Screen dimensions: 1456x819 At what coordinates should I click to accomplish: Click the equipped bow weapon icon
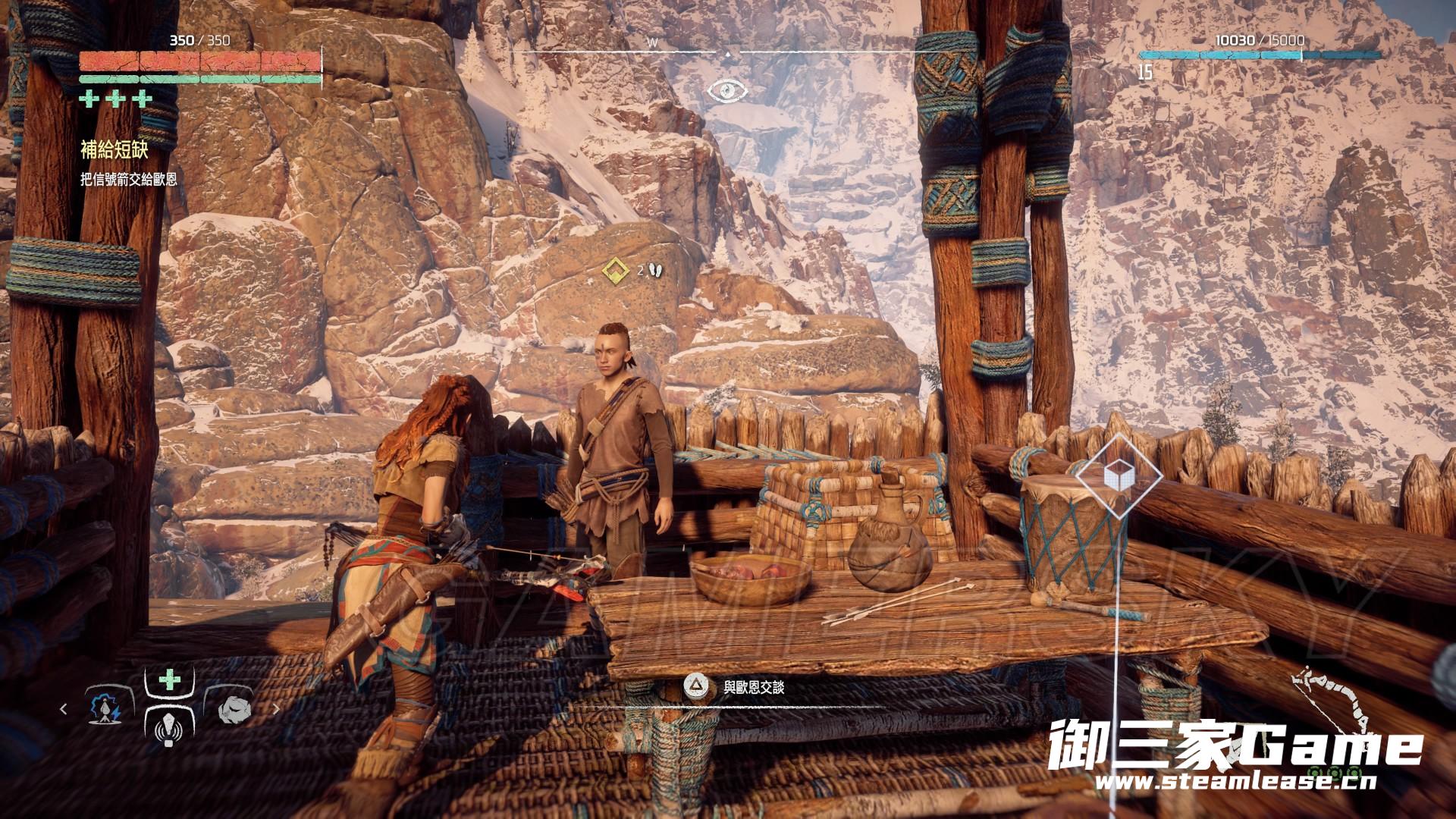(x=1335, y=709)
